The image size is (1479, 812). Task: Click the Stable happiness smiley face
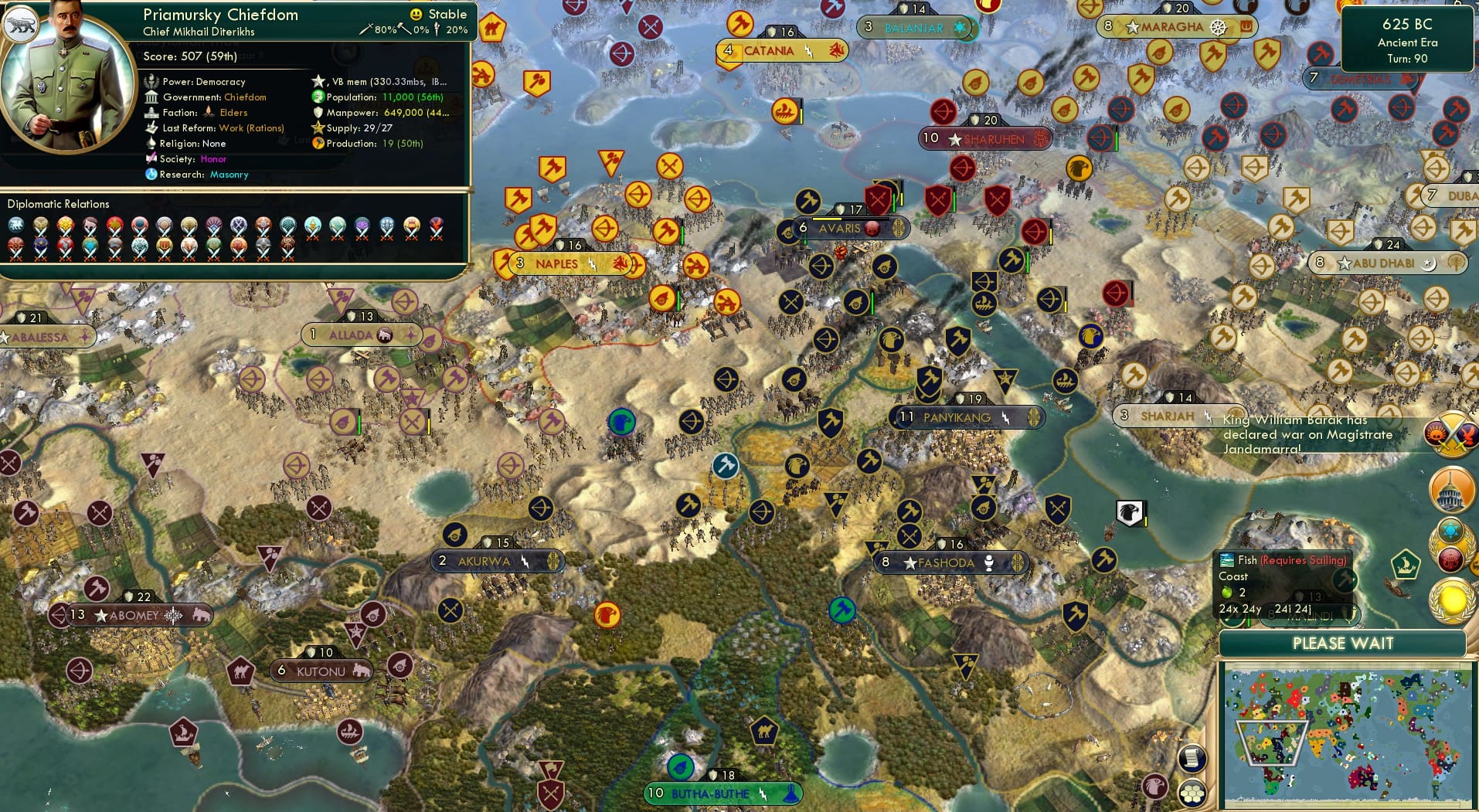click(416, 14)
